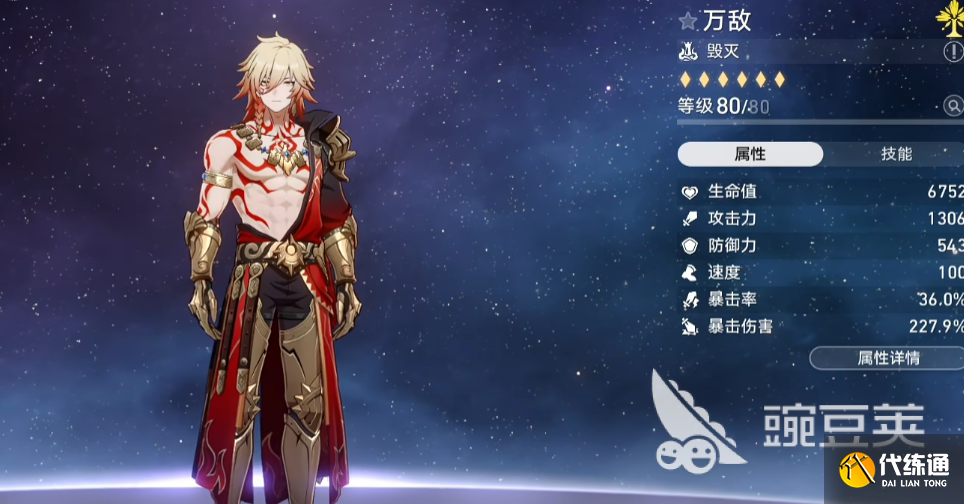Click the golden emblem icon near the name
The width and height of the screenshot is (964, 504).
click(x=952, y=17)
